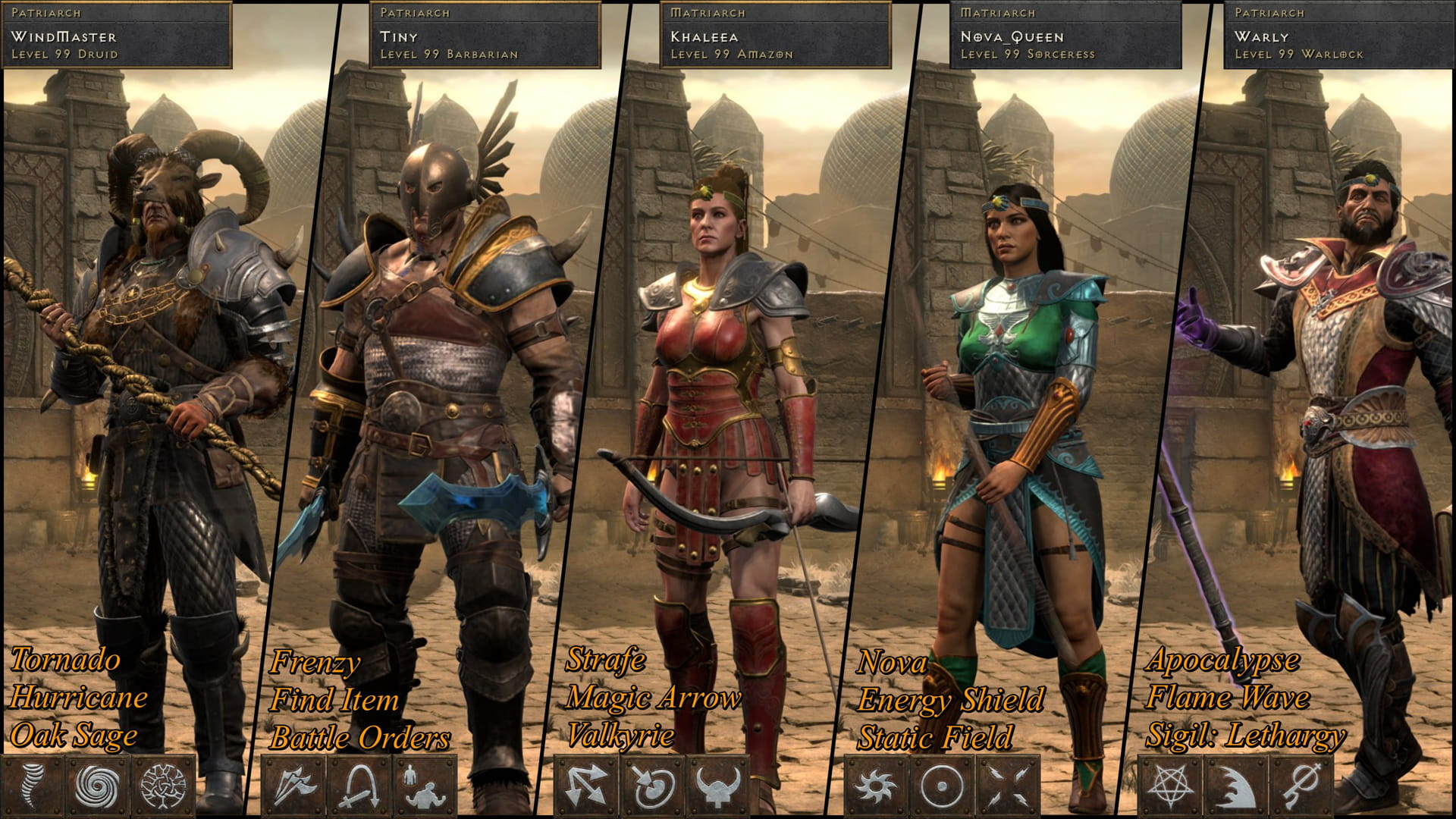1456x819 pixels.
Task: Click the Sigil: Lethargy text label
Action: pos(1247,736)
